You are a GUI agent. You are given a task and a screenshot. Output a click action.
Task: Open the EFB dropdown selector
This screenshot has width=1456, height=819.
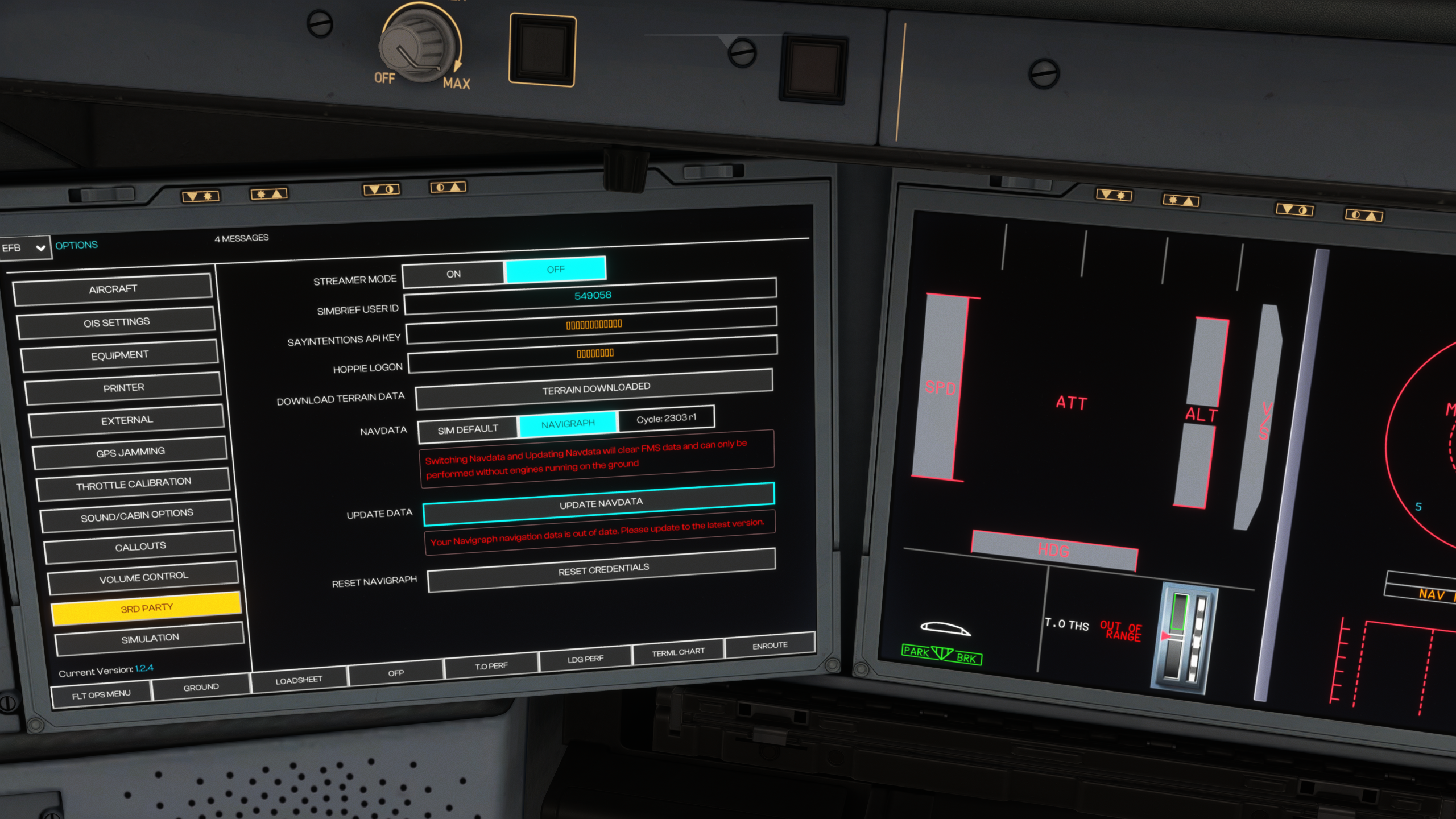24,248
